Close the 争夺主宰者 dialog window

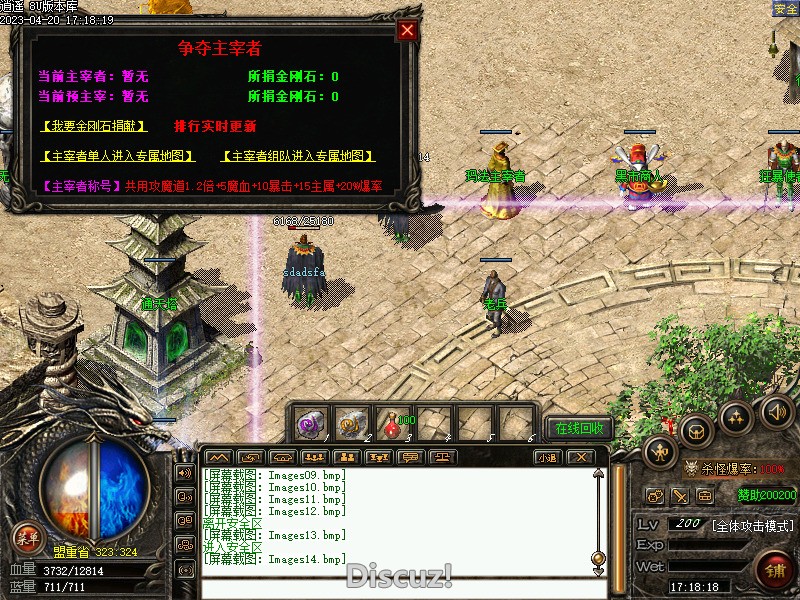[406, 30]
